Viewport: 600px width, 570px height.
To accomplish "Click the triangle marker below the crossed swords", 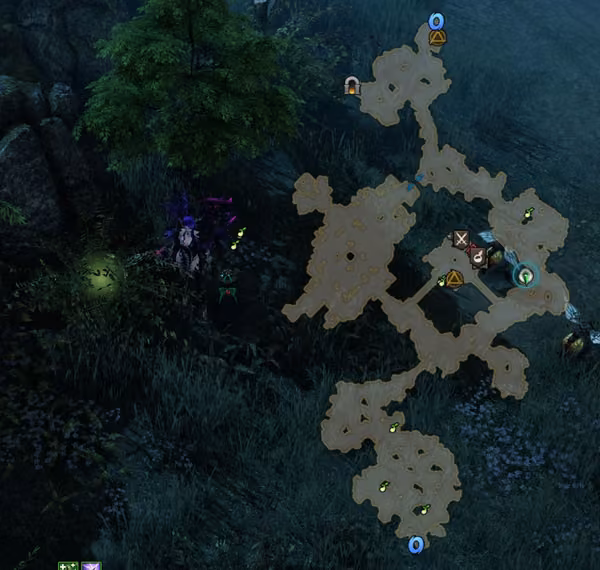I will 455,277.
